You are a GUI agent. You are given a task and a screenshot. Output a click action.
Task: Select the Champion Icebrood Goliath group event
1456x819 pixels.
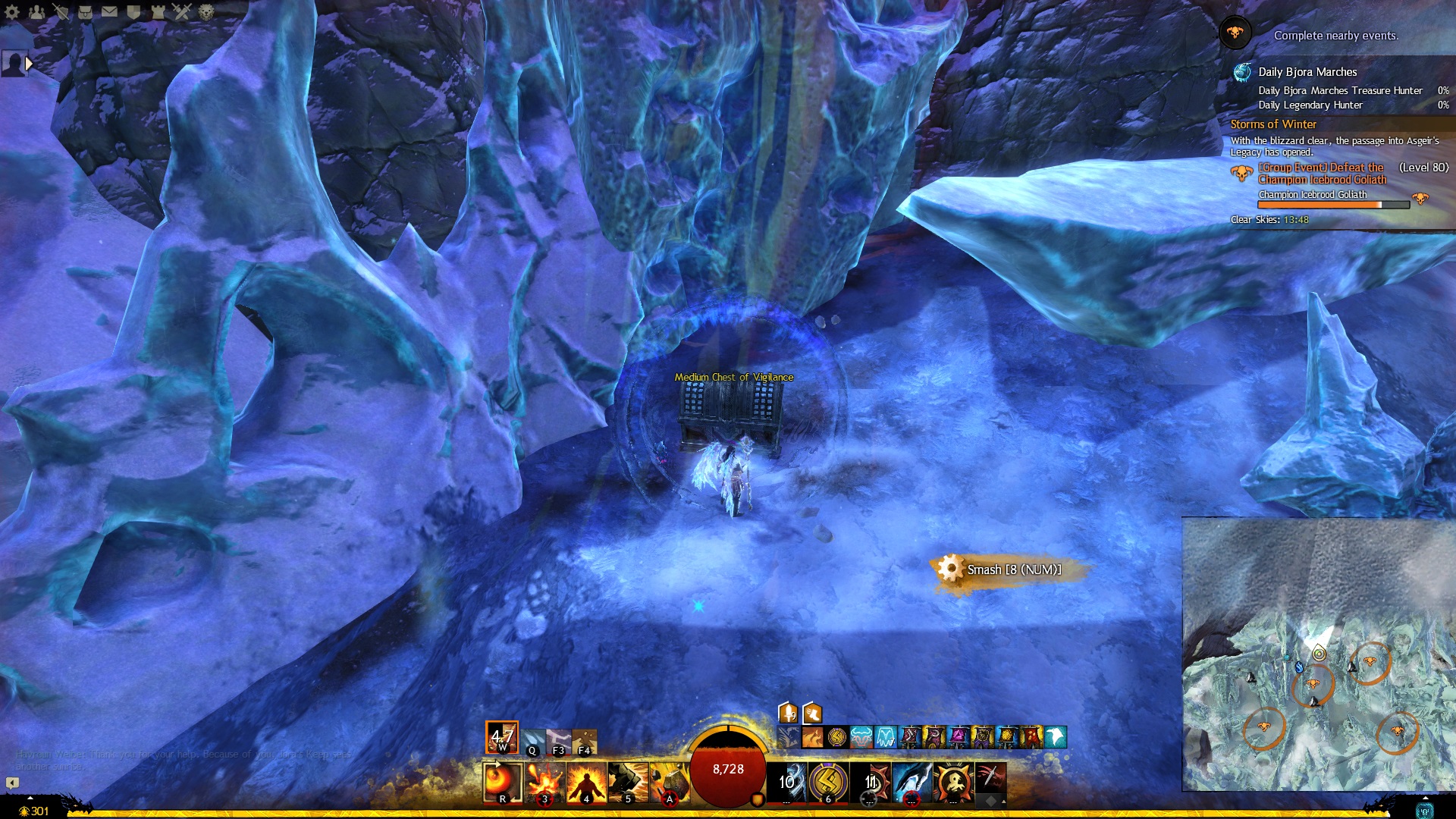[x=1321, y=174]
